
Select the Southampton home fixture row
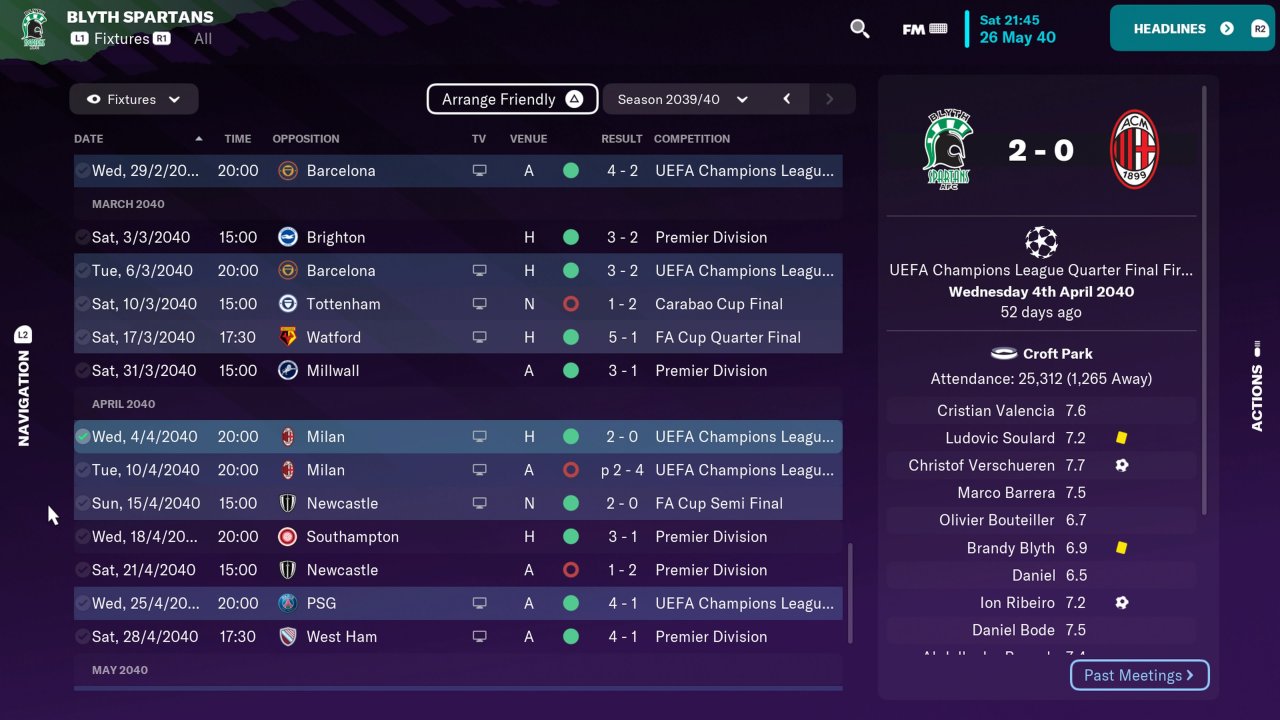coord(458,536)
